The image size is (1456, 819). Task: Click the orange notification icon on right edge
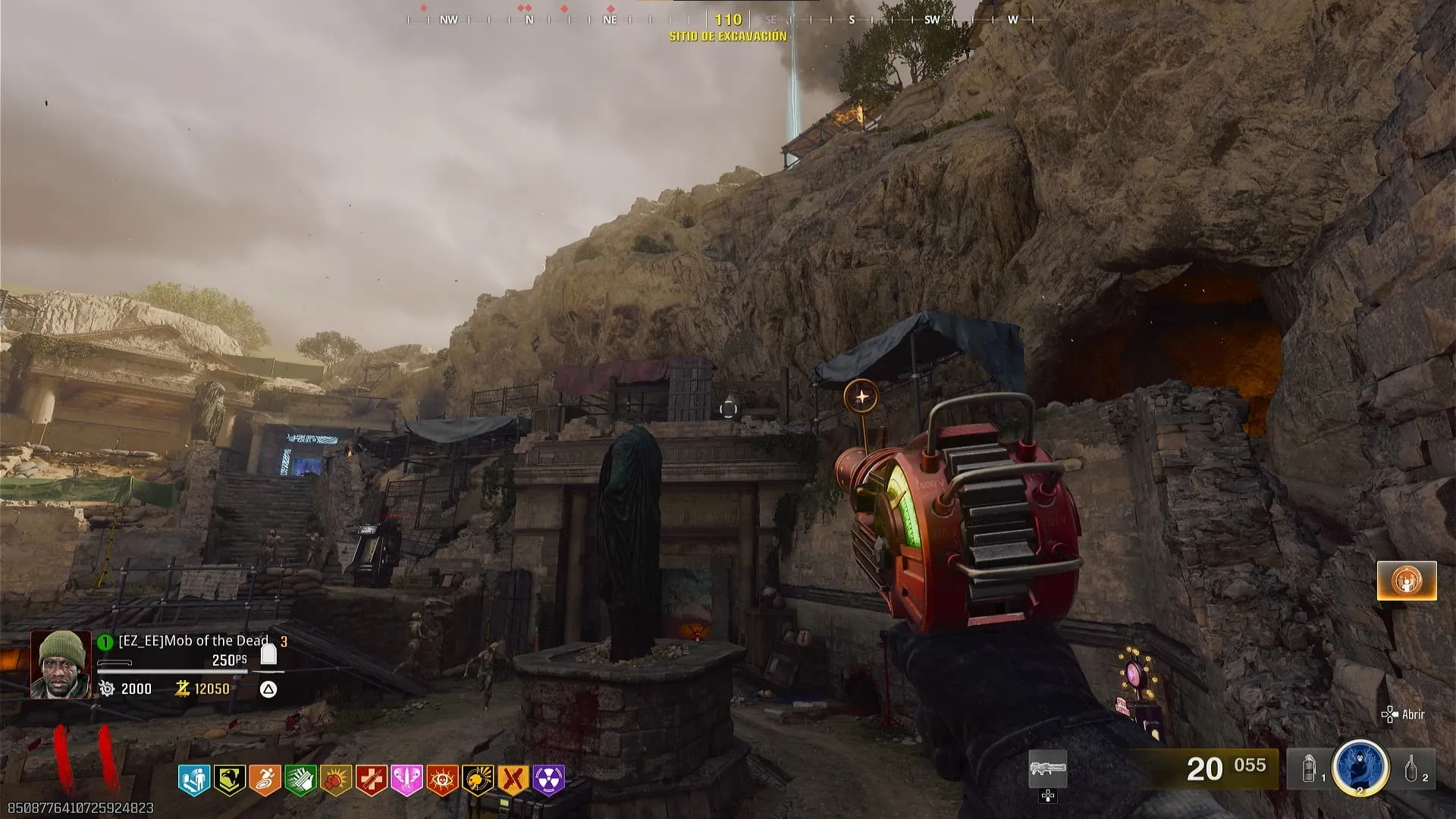click(1407, 581)
